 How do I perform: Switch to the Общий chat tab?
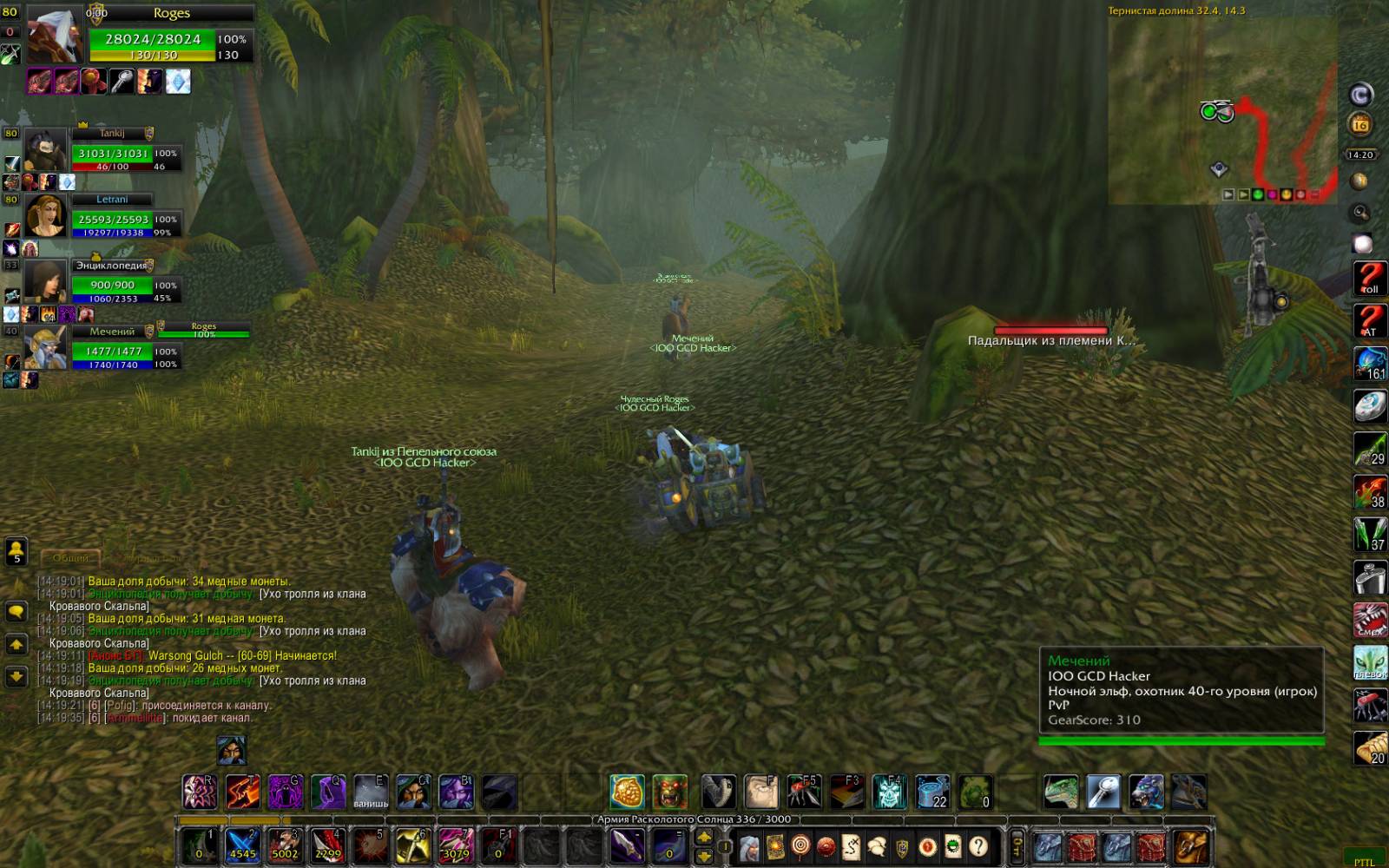pos(71,558)
